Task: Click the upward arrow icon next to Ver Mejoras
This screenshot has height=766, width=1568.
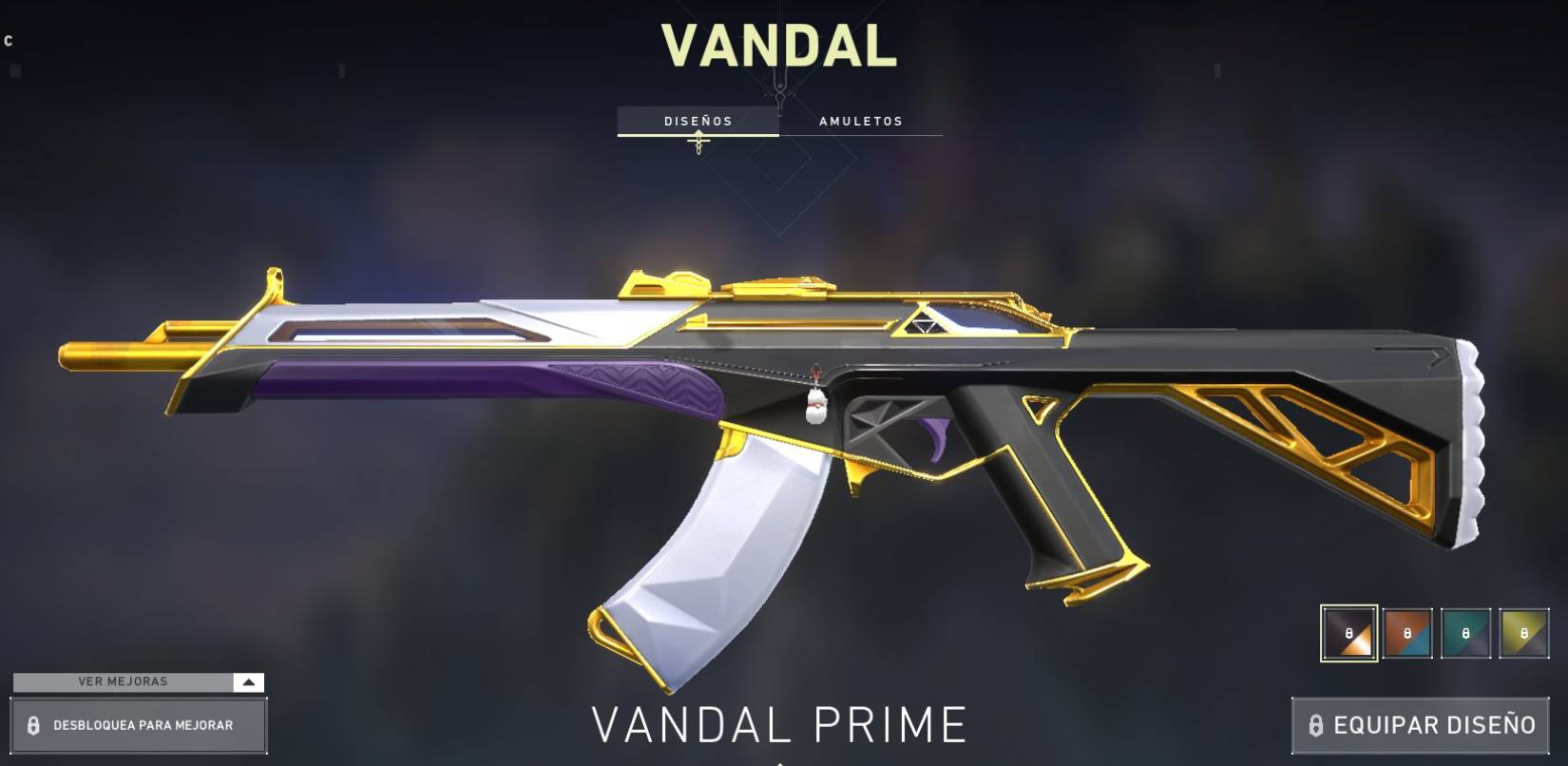Action: [x=248, y=681]
